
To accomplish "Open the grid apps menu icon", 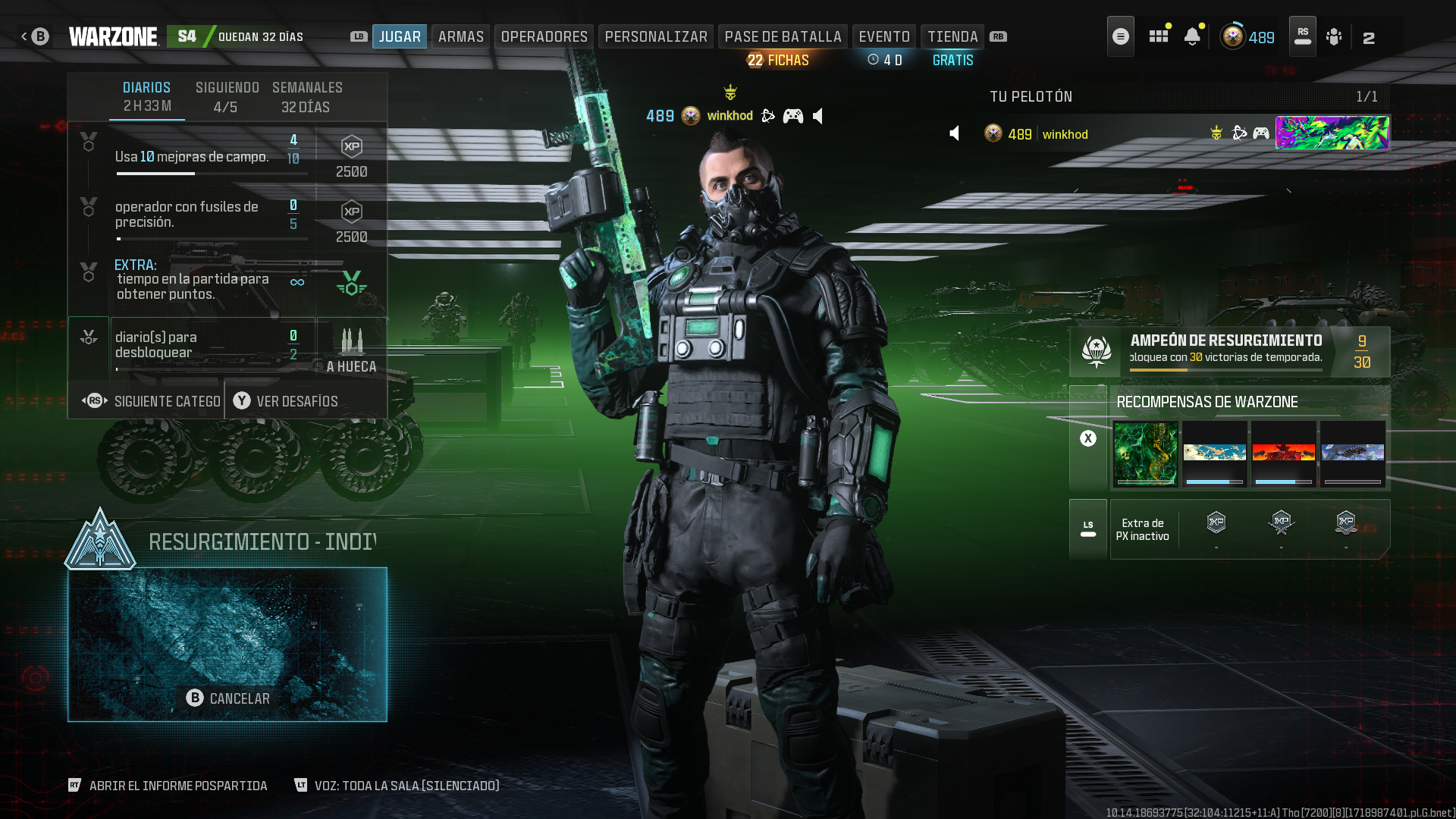I will click(1158, 36).
